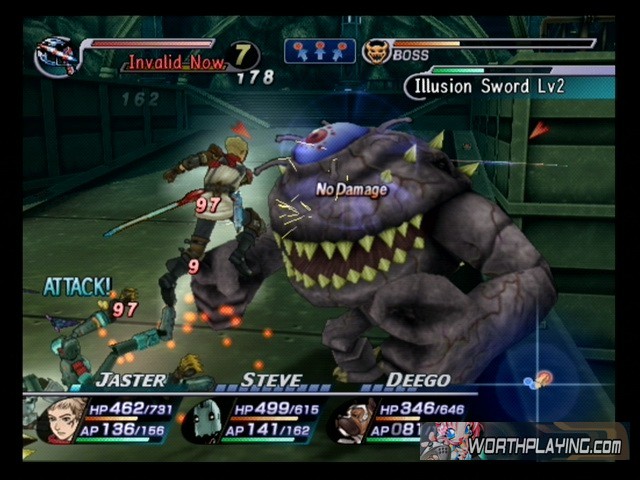Click the equipped weapon icon
The height and width of the screenshot is (480, 640).
(56, 56)
